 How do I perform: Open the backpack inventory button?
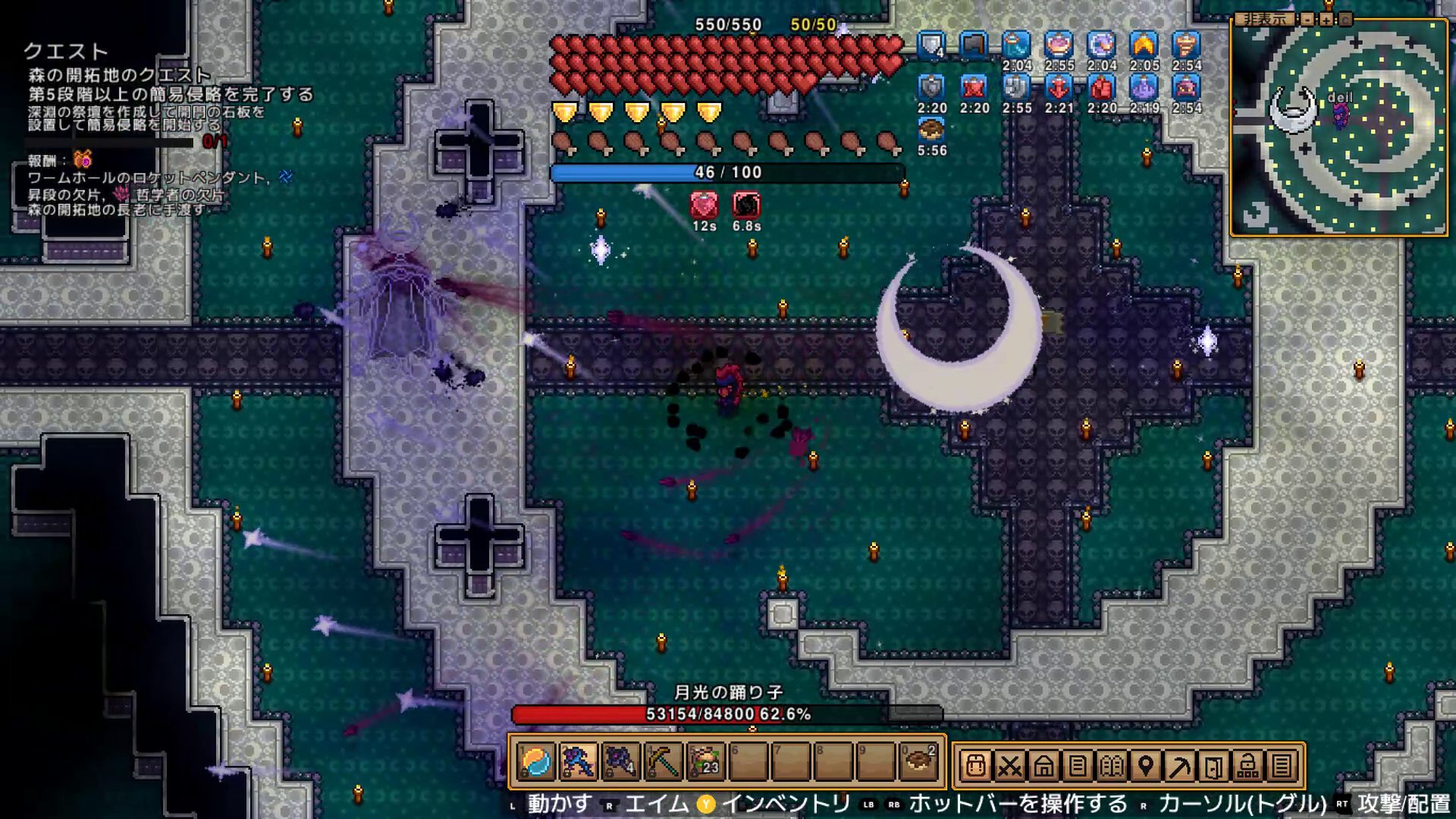click(x=975, y=766)
